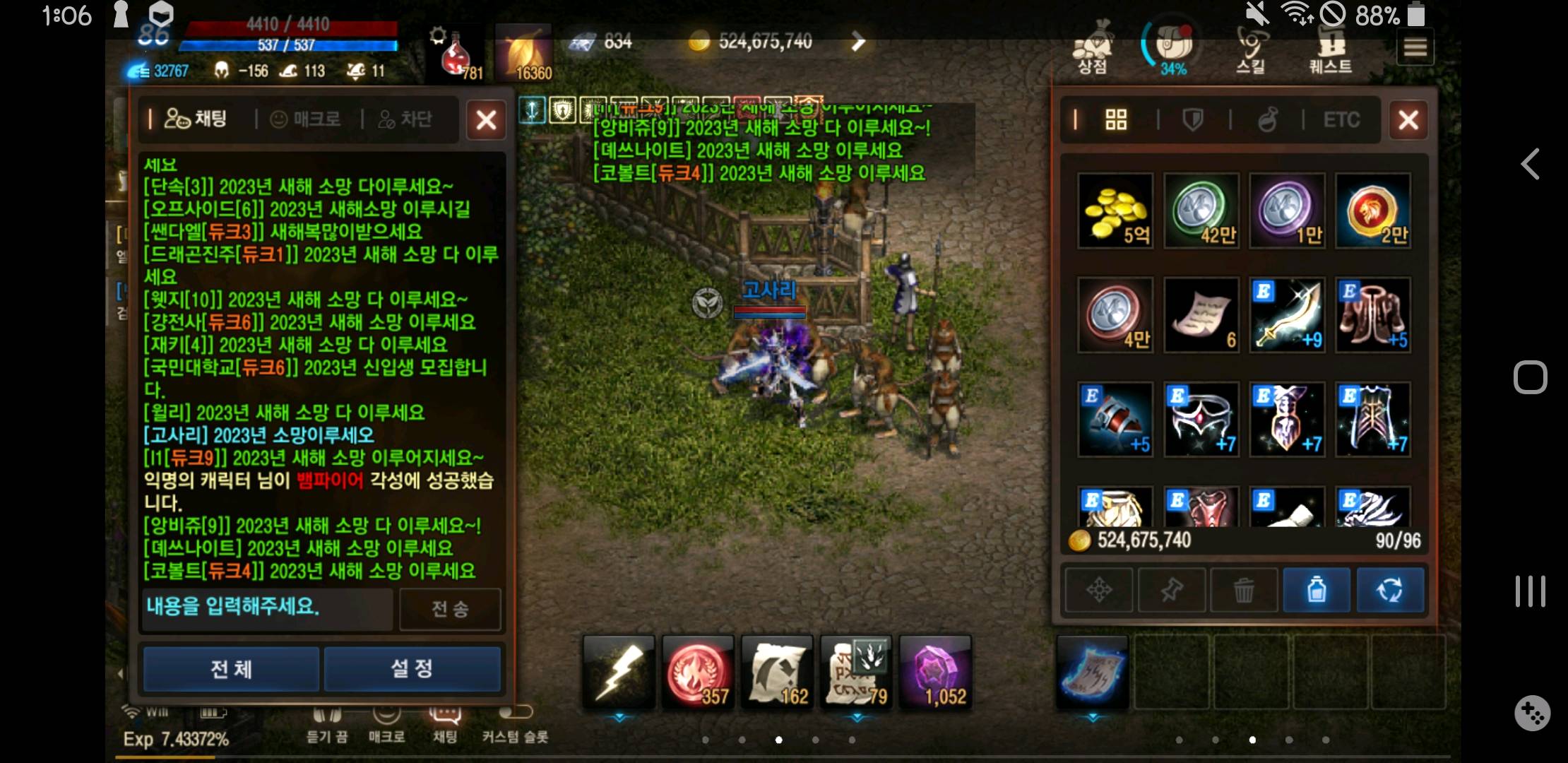Screen dimensions: 1568x763
Task: Expand currency details with the right arrow
Action: [x=857, y=41]
